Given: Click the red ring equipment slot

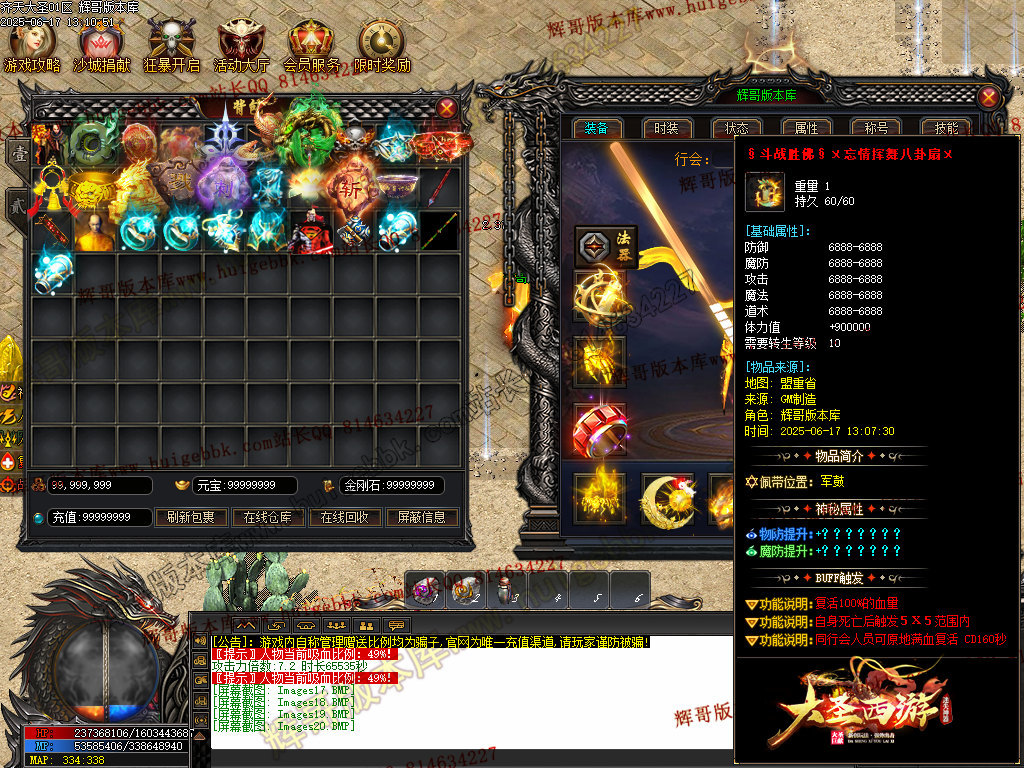Looking at the screenshot, I should pyautogui.click(x=599, y=429).
